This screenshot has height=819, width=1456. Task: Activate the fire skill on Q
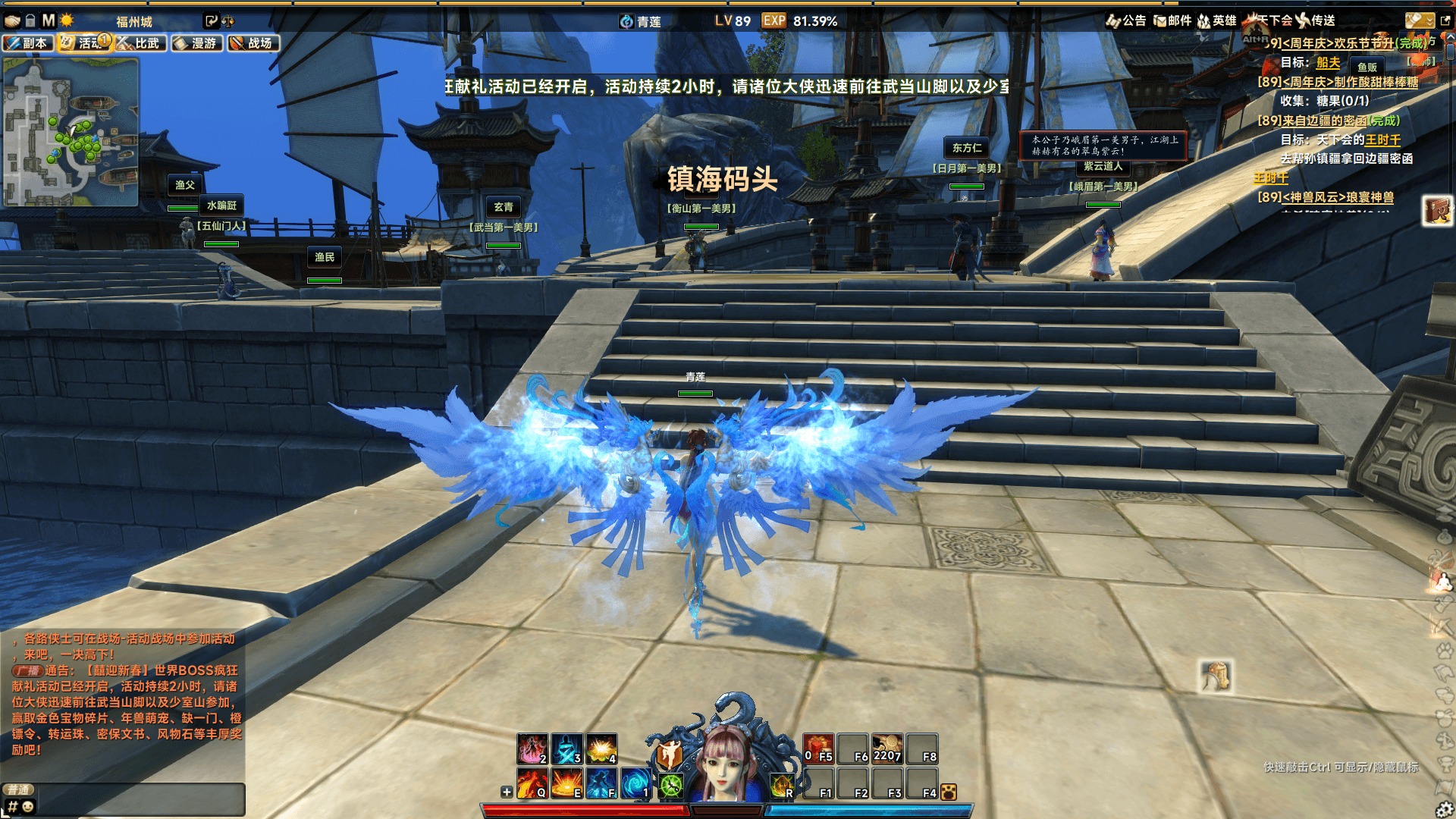tap(532, 783)
